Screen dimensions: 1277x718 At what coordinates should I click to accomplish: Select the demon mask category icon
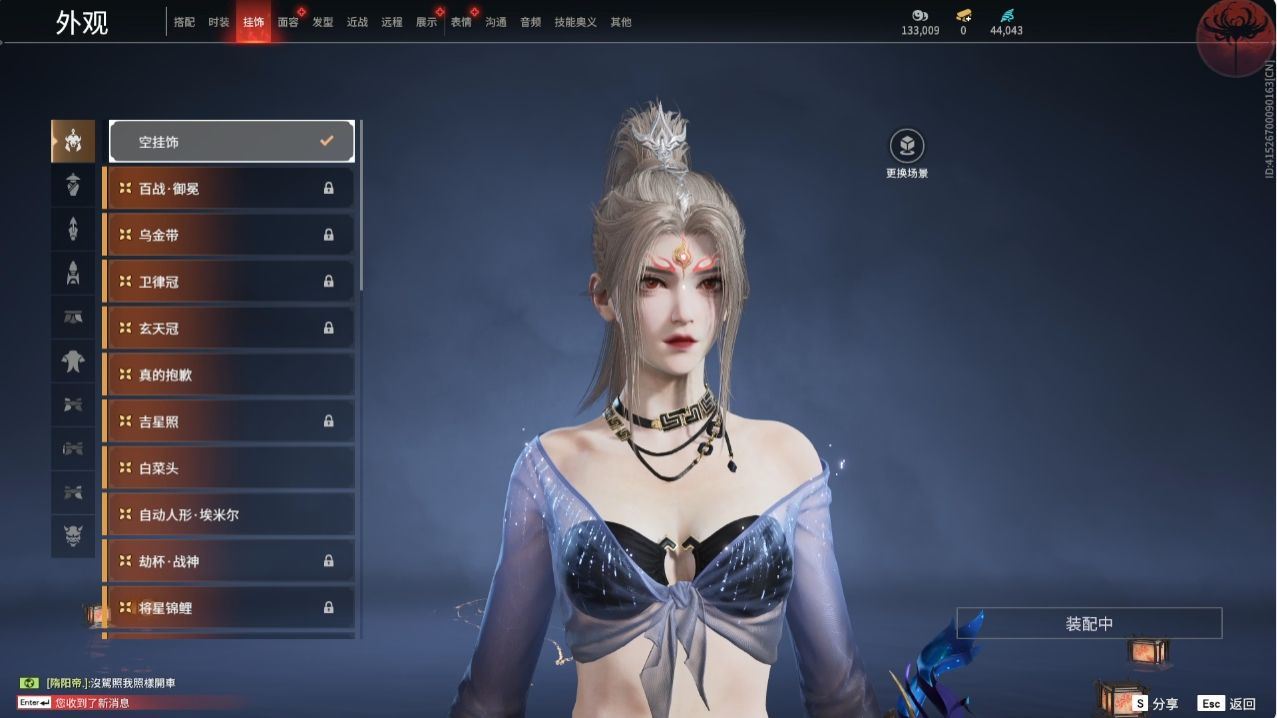pyautogui.click(x=73, y=535)
